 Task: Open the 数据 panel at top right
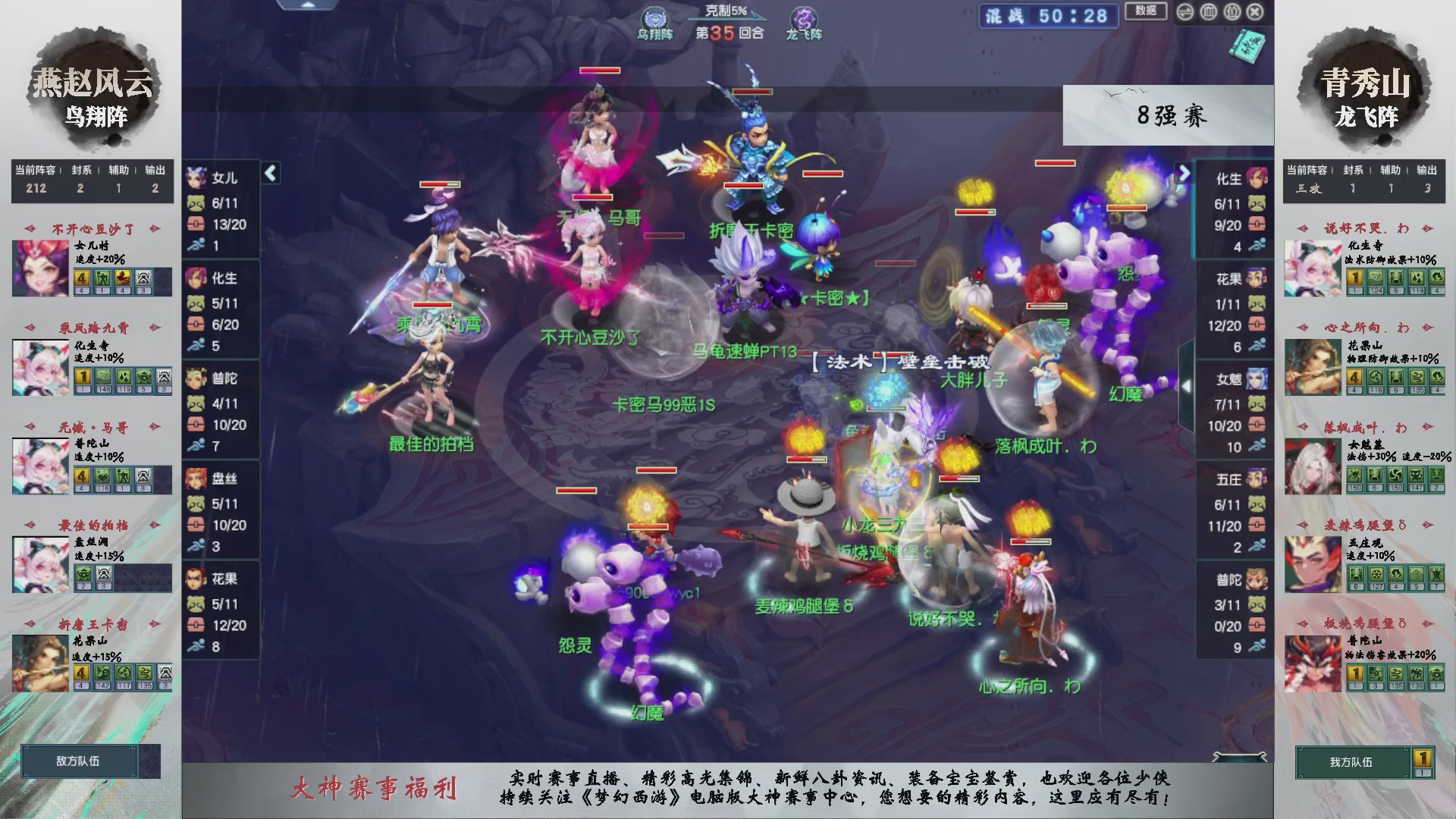[x=1145, y=13]
